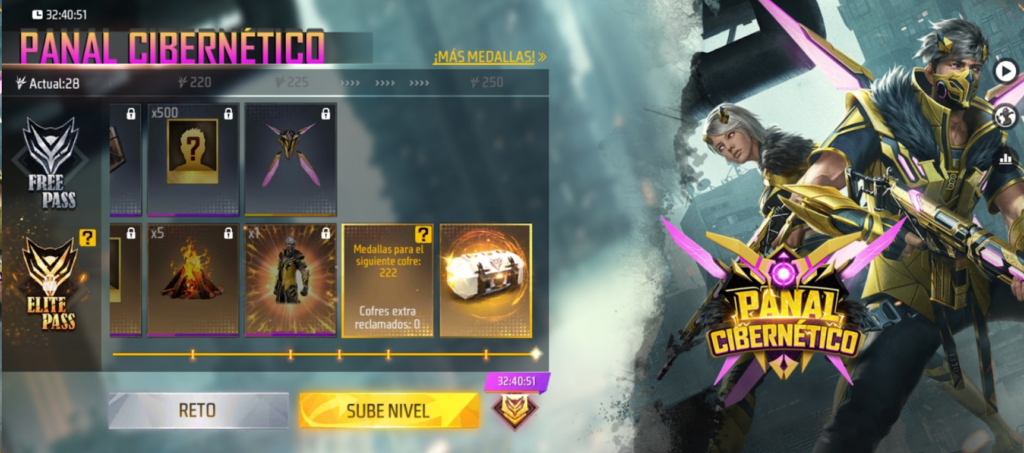Screen dimensions: 1024x453
Task: Inspect the locked winged backpack reward
Action: point(290,160)
